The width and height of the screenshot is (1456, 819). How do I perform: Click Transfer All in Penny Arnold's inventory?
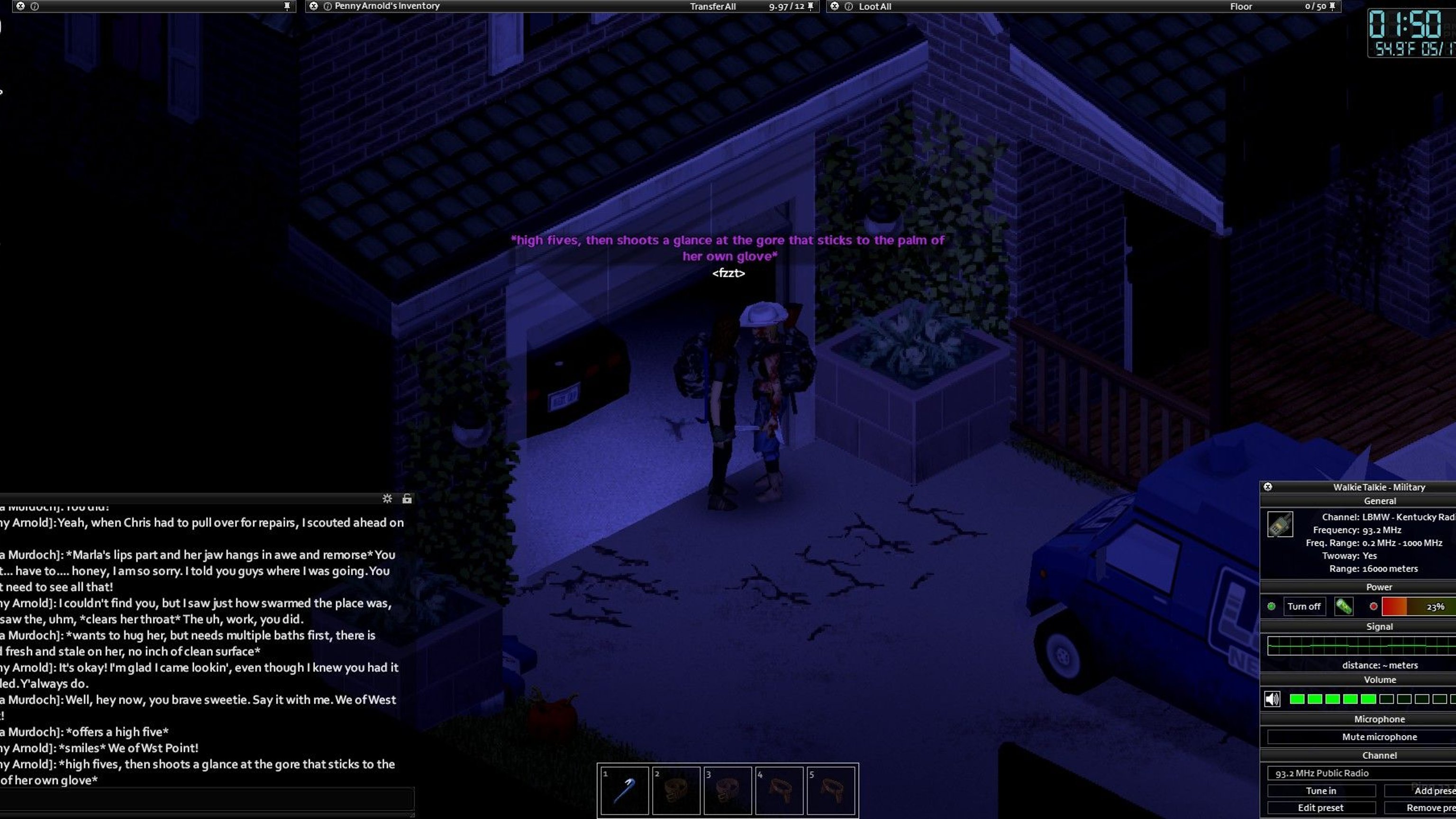712,7
